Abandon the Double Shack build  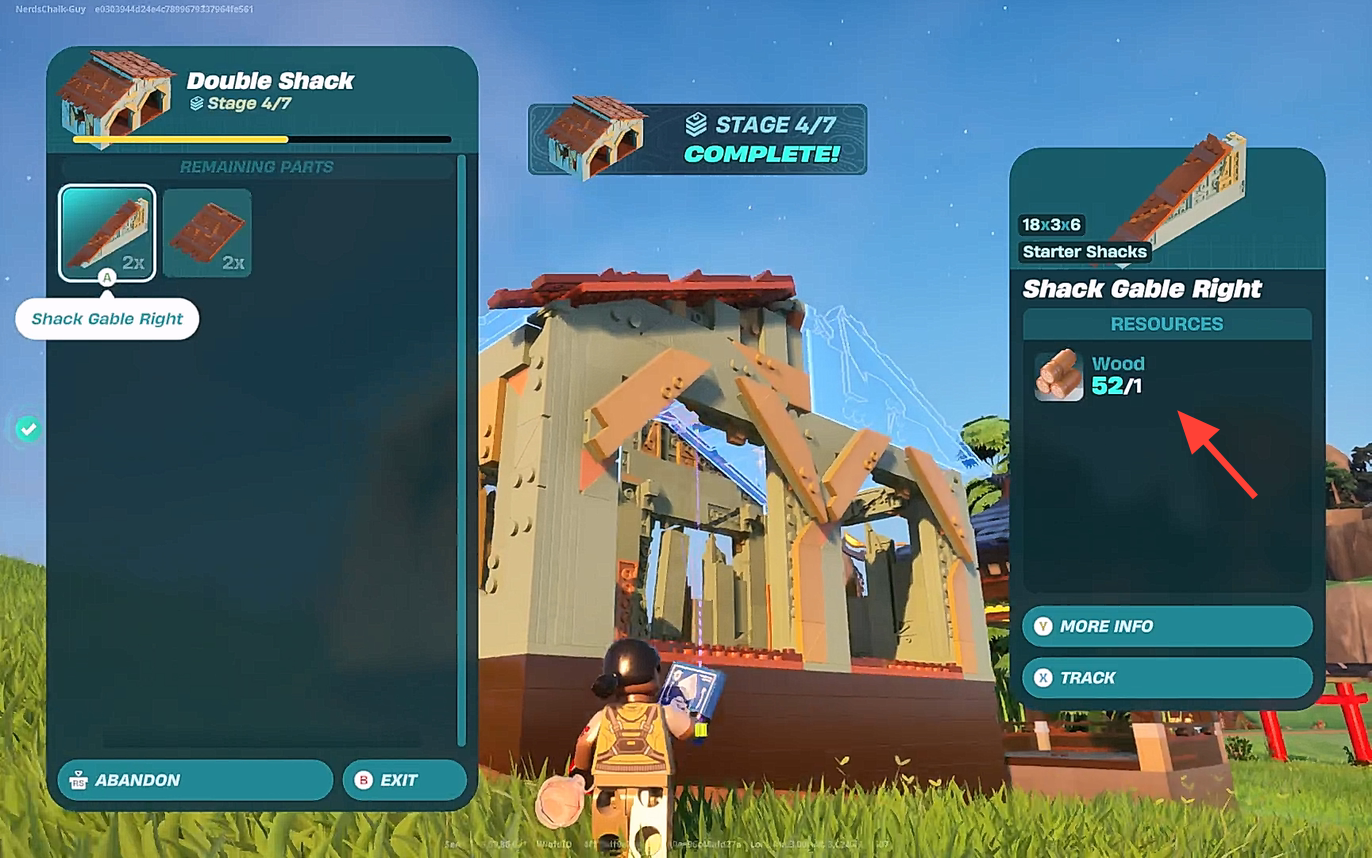click(x=195, y=780)
